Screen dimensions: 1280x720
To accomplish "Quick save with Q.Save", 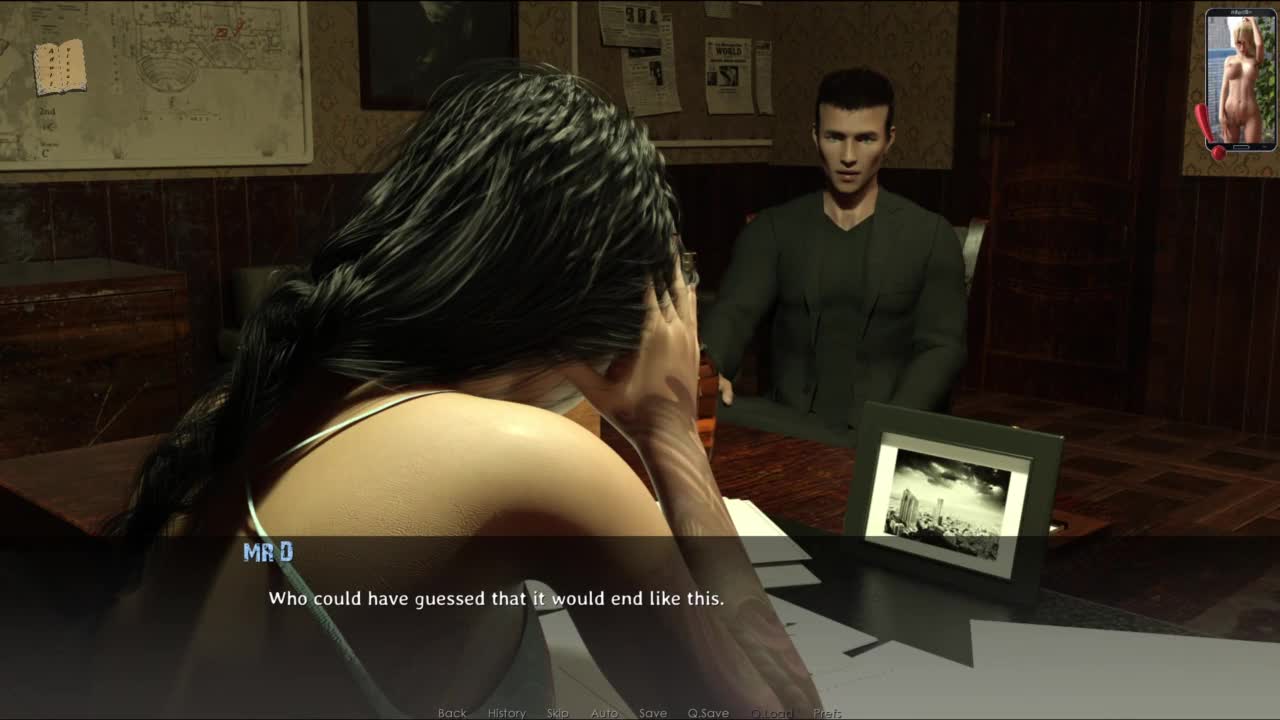I will click(707, 713).
